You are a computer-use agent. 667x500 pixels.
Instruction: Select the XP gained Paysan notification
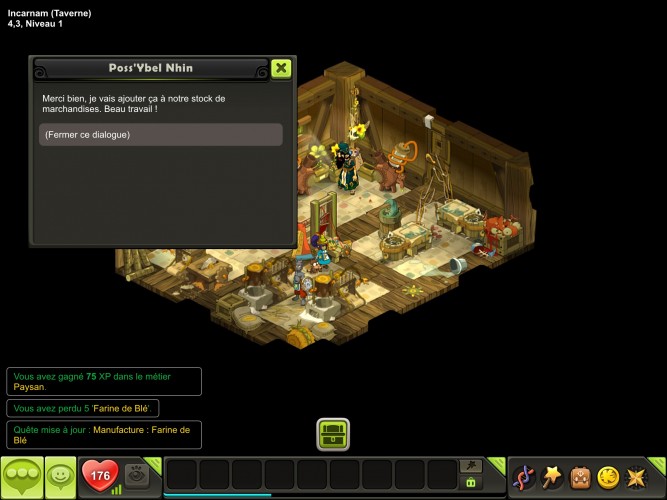pos(103,381)
